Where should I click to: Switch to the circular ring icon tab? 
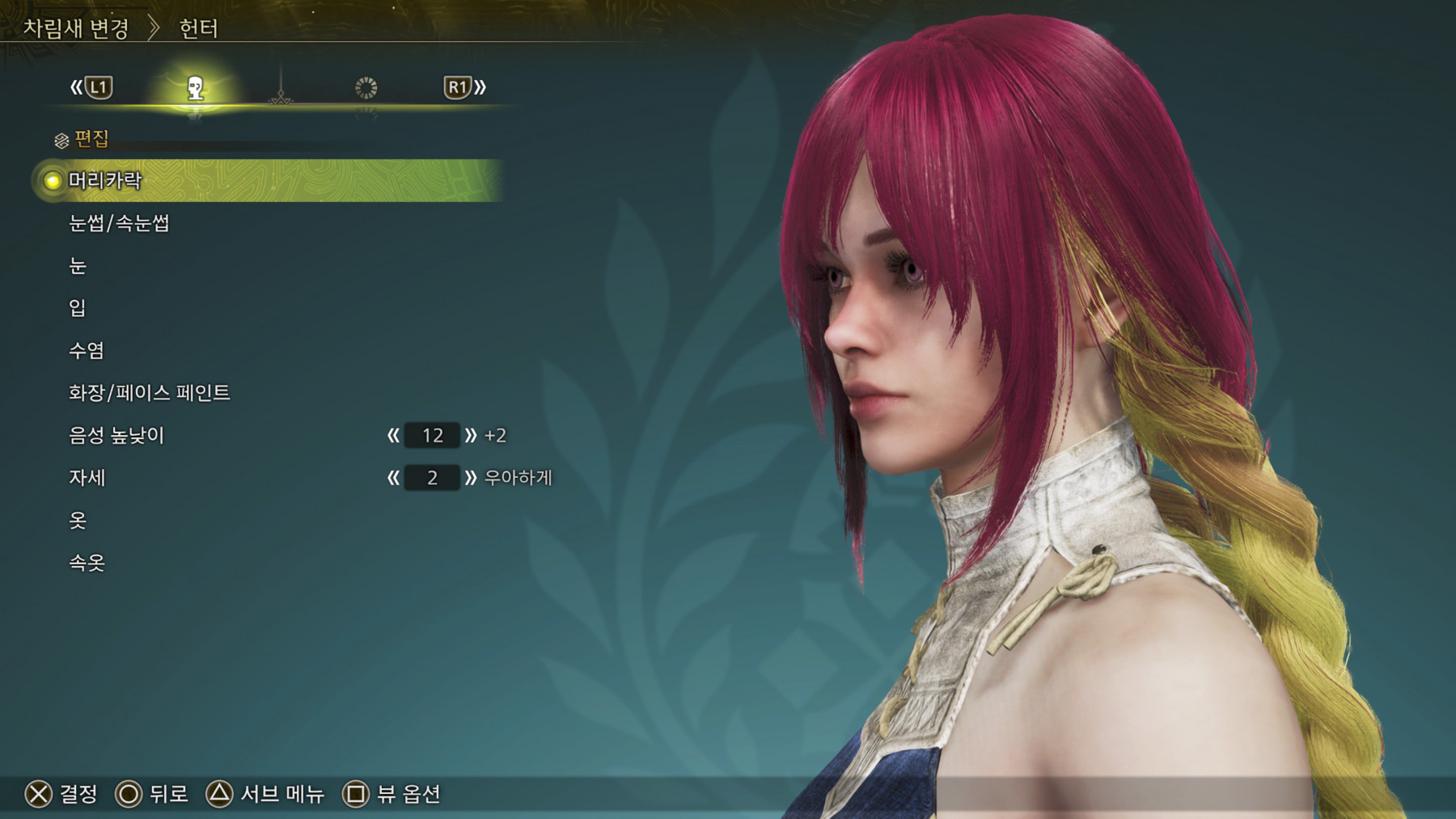pos(366,87)
